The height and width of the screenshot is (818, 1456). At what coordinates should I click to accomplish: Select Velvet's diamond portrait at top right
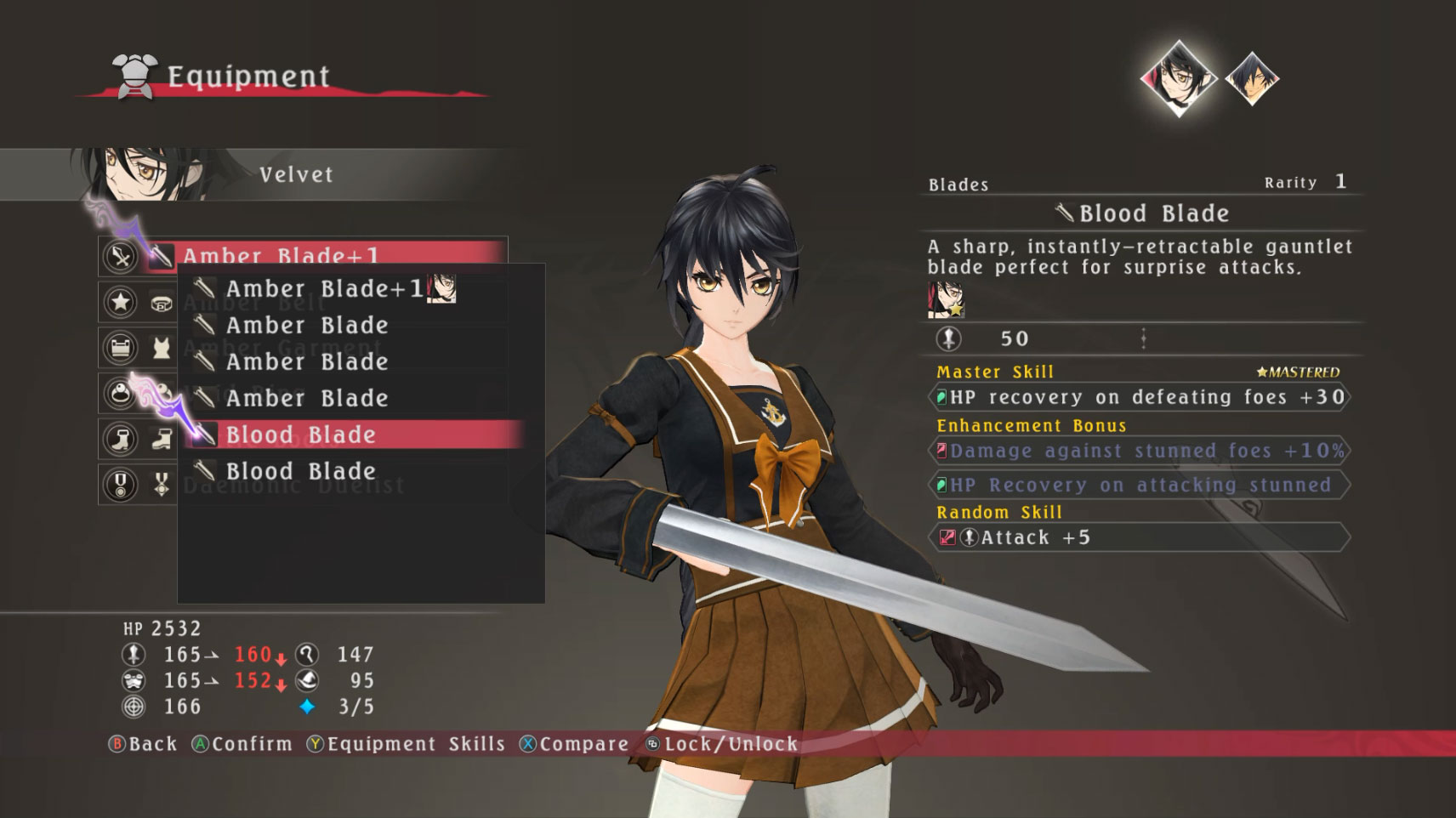1178,78
